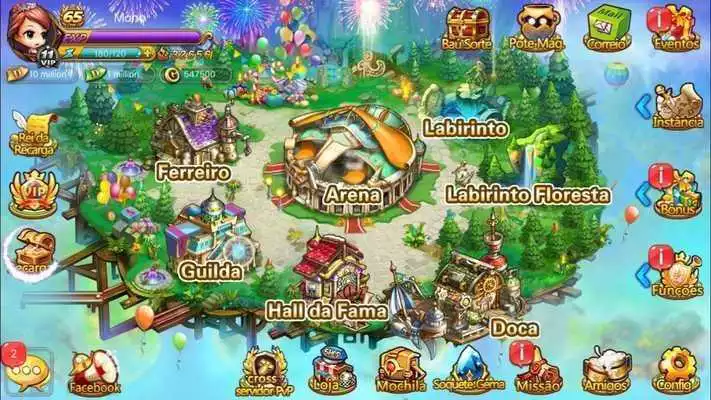Open the Mochila backpack
Image resolution: width=711 pixels, height=400 pixels.
401,370
